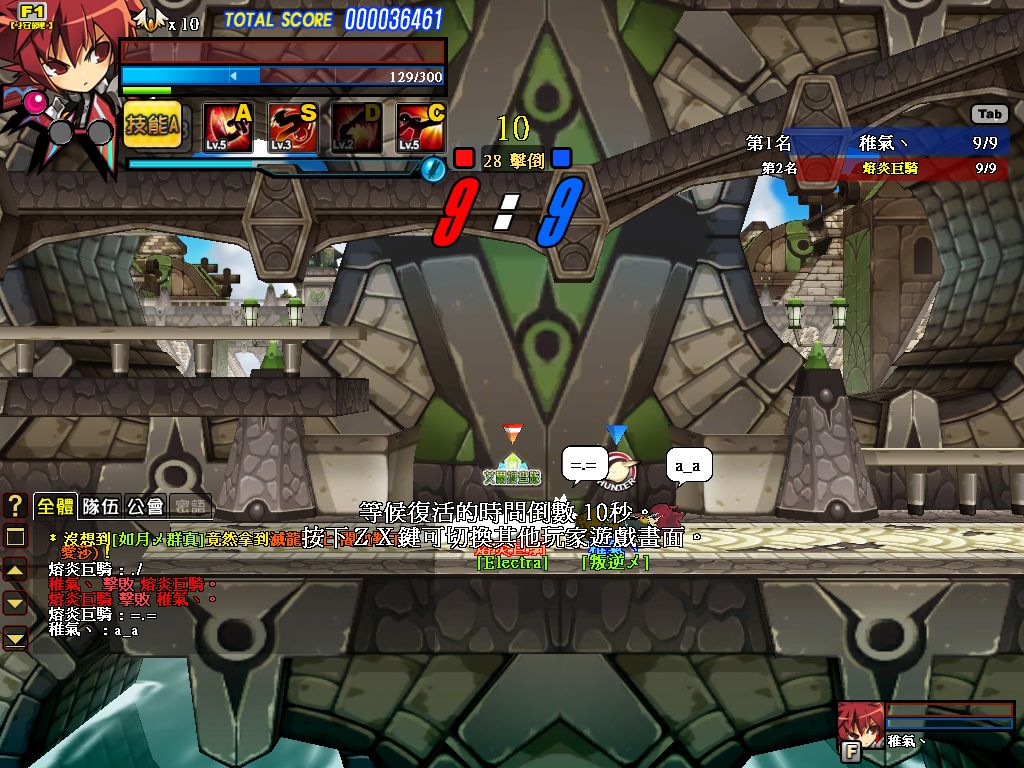This screenshot has height=768, width=1024.
Task: Select the 公會 (Guild) chat tab
Action: coord(145,506)
